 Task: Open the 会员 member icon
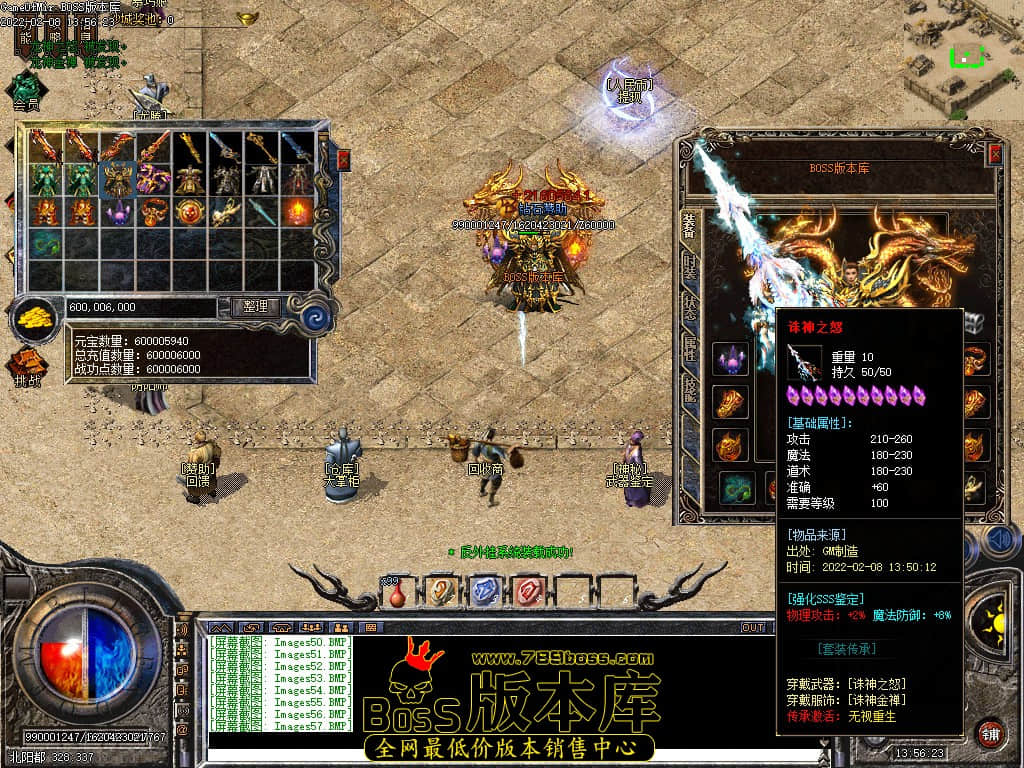coord(26,91)
